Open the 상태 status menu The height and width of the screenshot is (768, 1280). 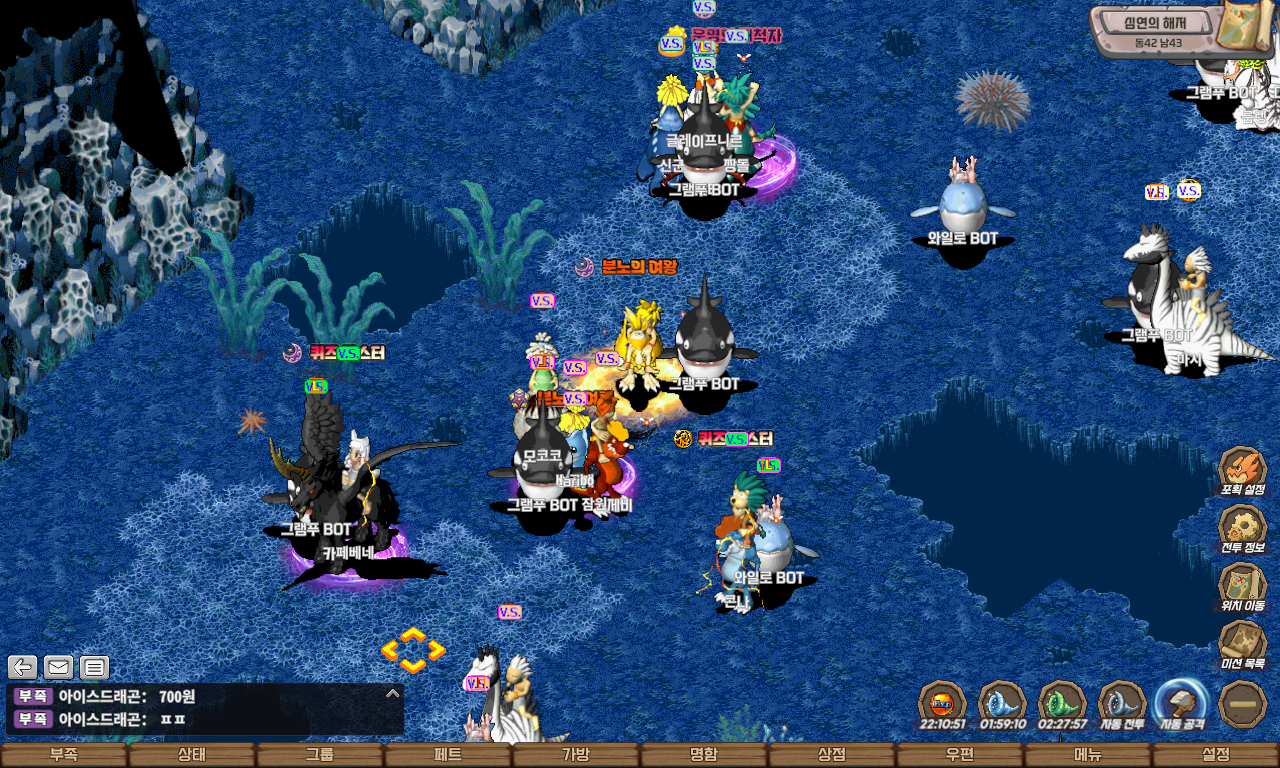191,755
